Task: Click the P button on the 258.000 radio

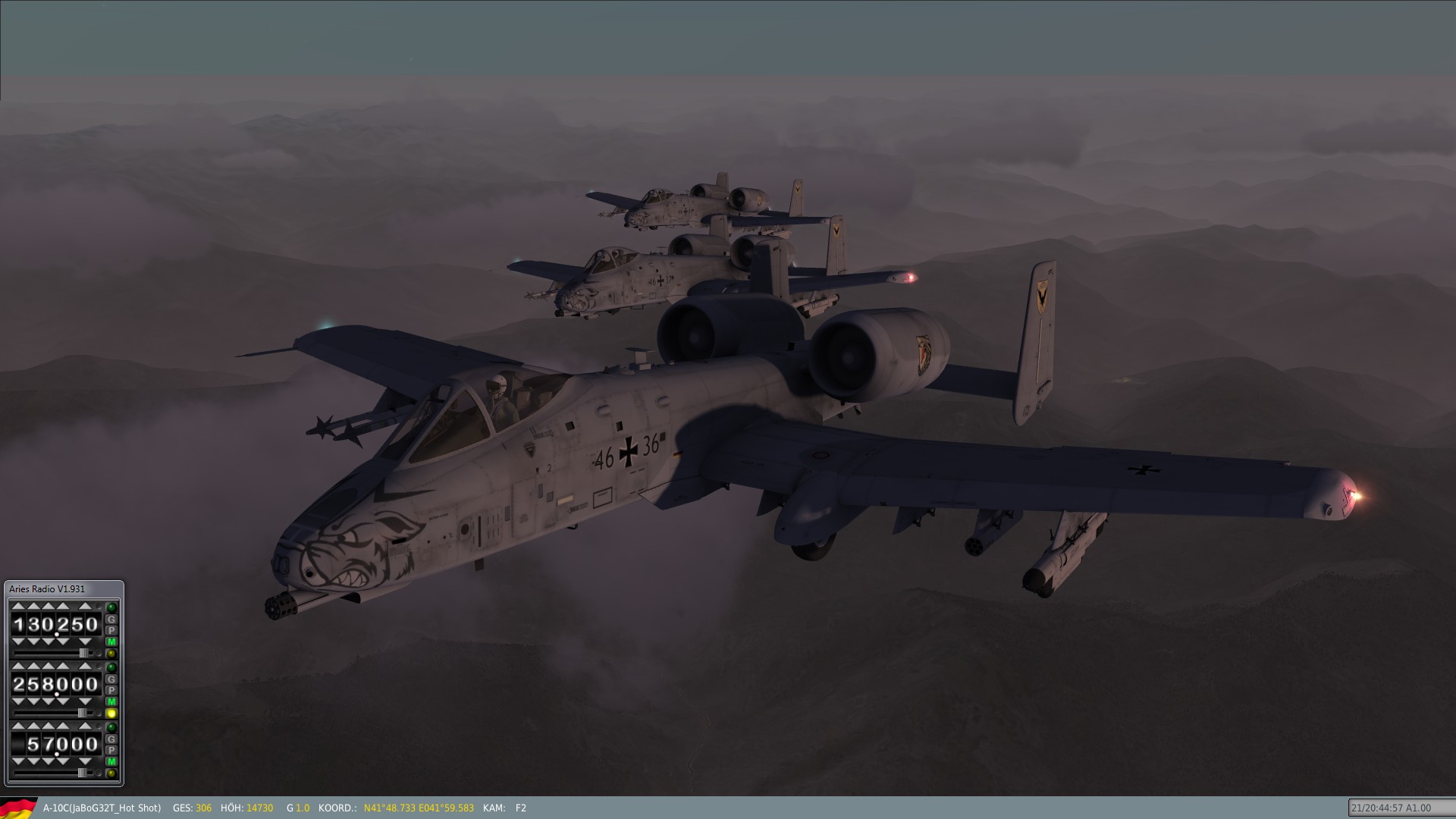Action: tap(111, 690)
